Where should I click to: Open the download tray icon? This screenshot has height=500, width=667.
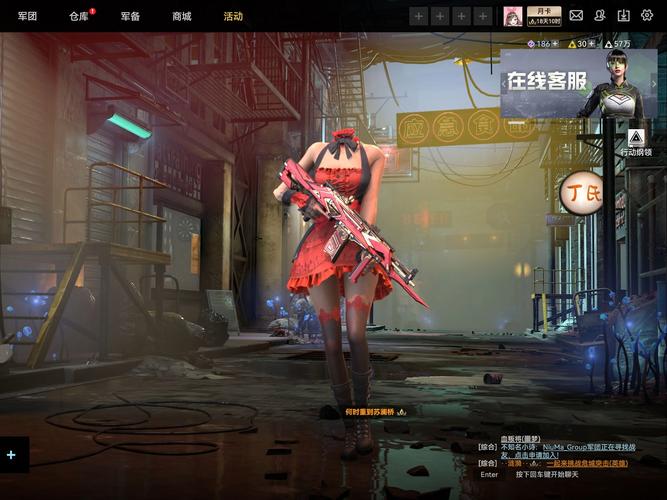624,16
